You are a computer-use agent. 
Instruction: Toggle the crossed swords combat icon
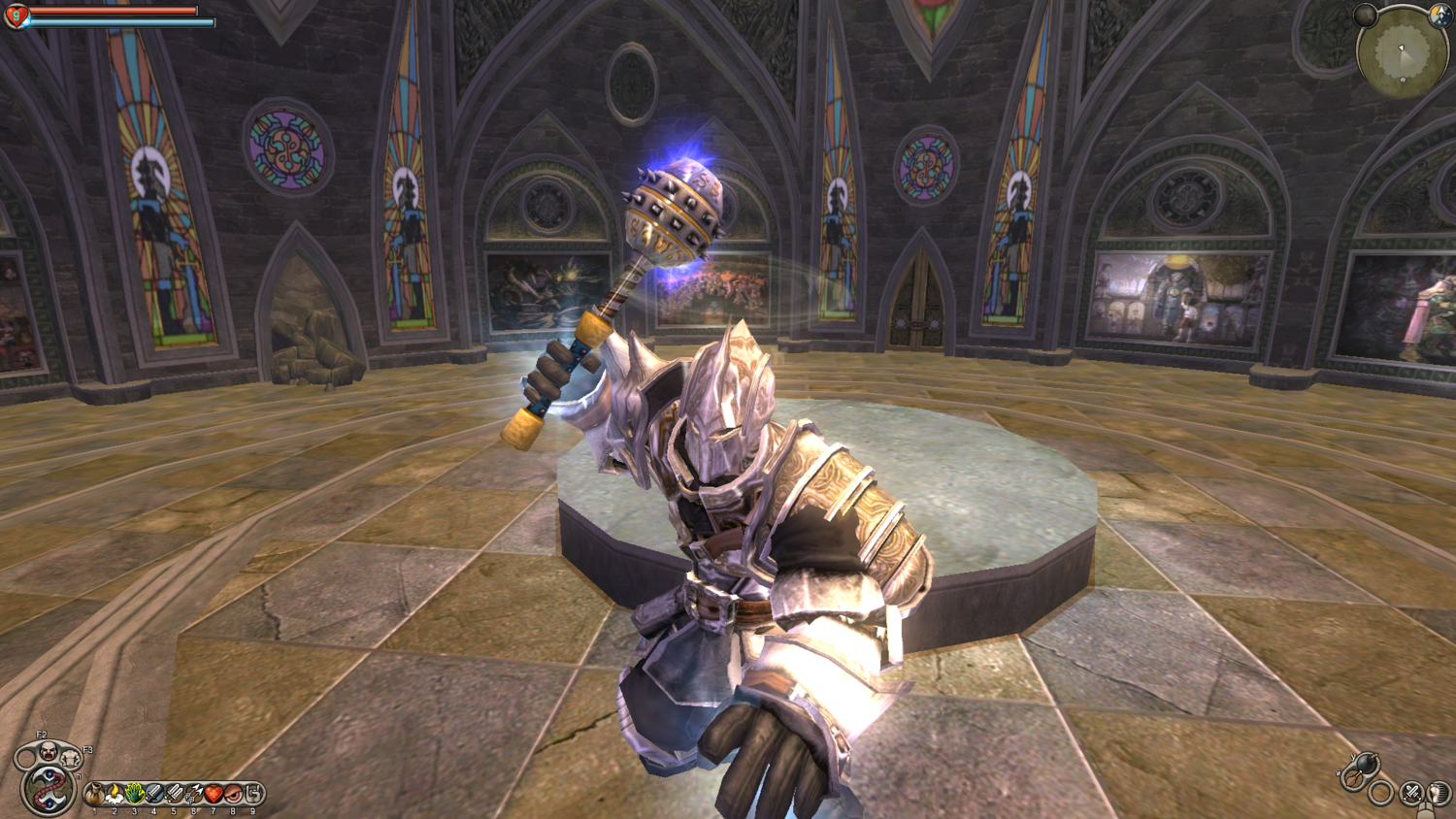pos(1412,794)
